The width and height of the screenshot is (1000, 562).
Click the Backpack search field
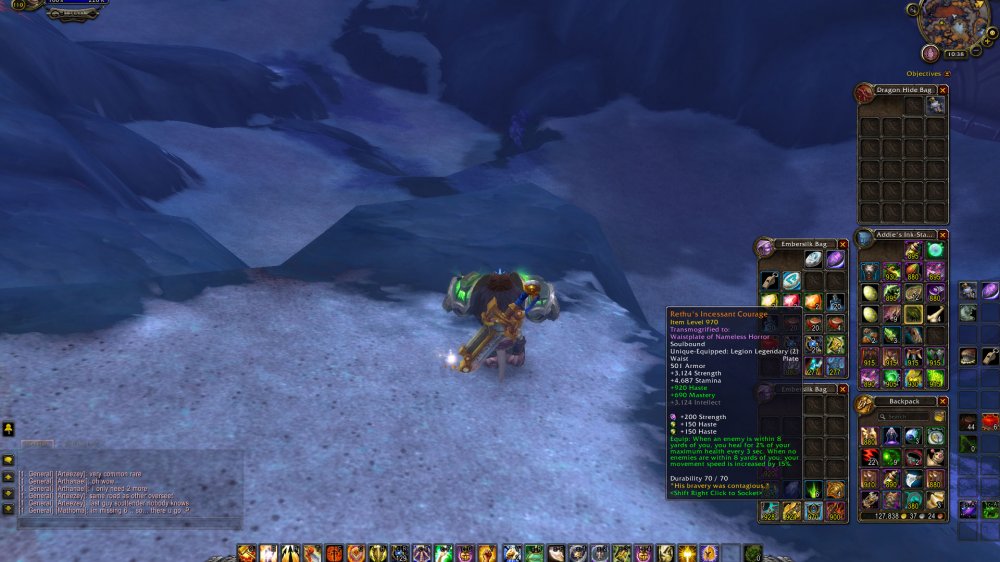coord(905,416)
